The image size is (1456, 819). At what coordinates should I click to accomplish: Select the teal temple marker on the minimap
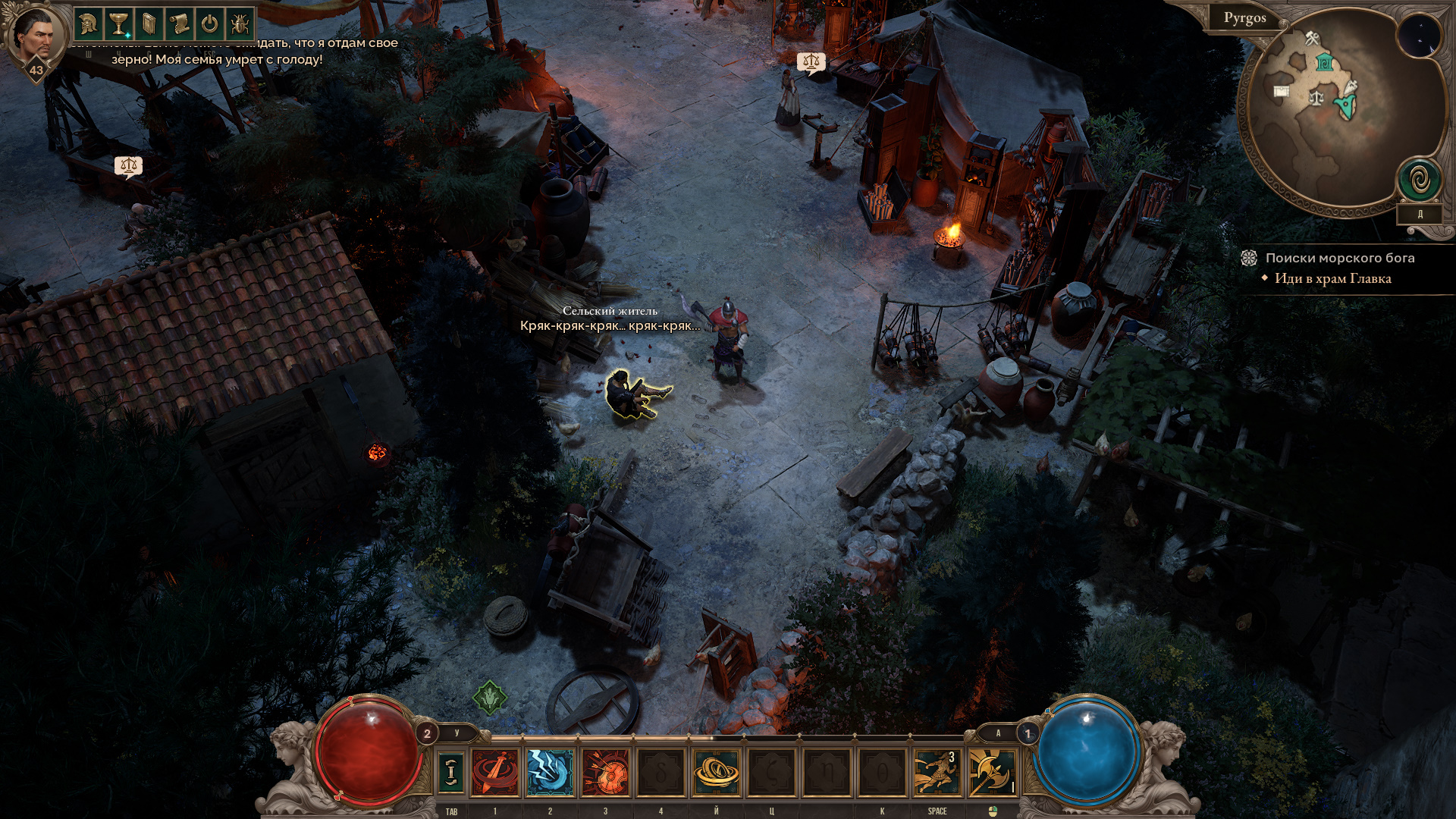(x=1324, y=63)
